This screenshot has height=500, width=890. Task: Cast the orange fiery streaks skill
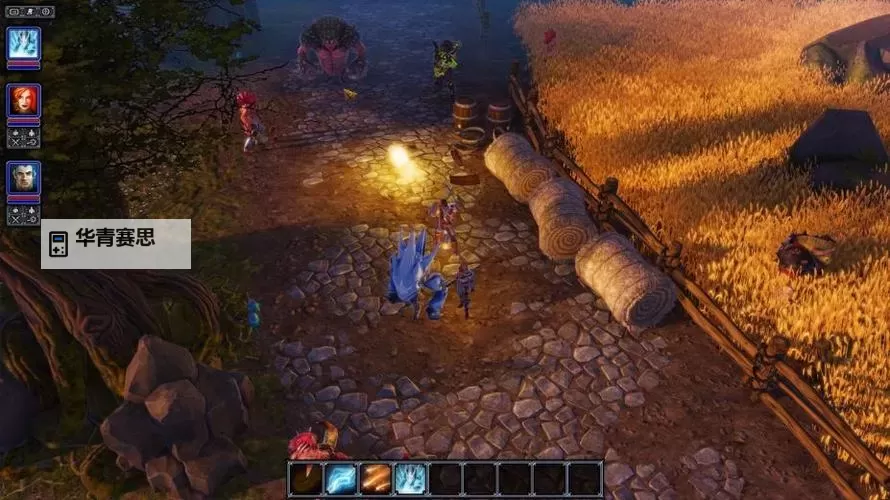tap(376, 479)
